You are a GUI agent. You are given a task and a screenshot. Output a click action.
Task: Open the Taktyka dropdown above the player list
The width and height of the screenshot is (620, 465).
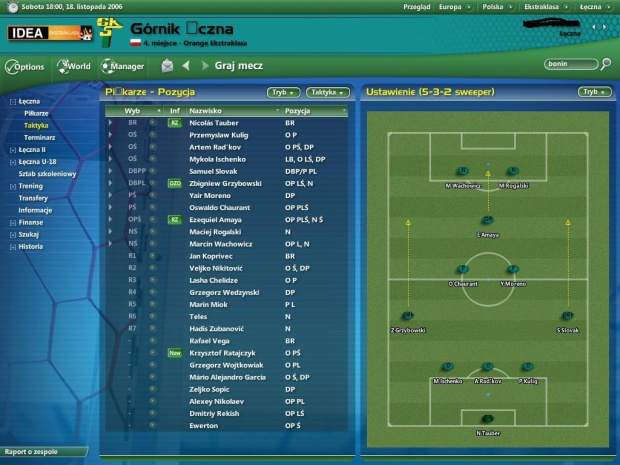[327, 92]
